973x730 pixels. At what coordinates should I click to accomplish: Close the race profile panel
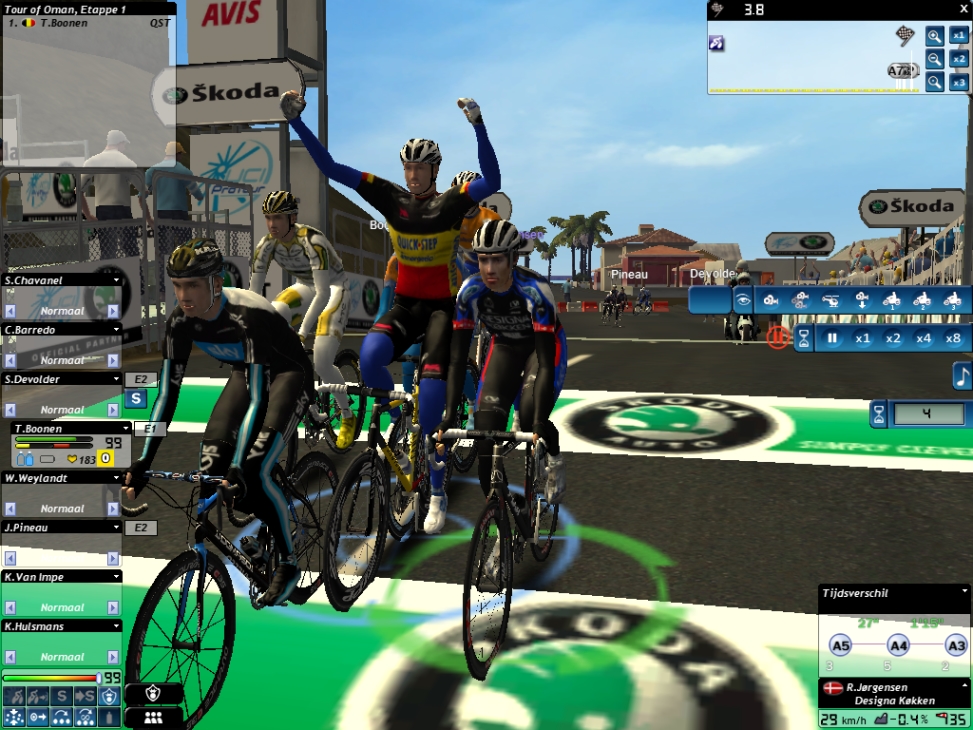964,8
